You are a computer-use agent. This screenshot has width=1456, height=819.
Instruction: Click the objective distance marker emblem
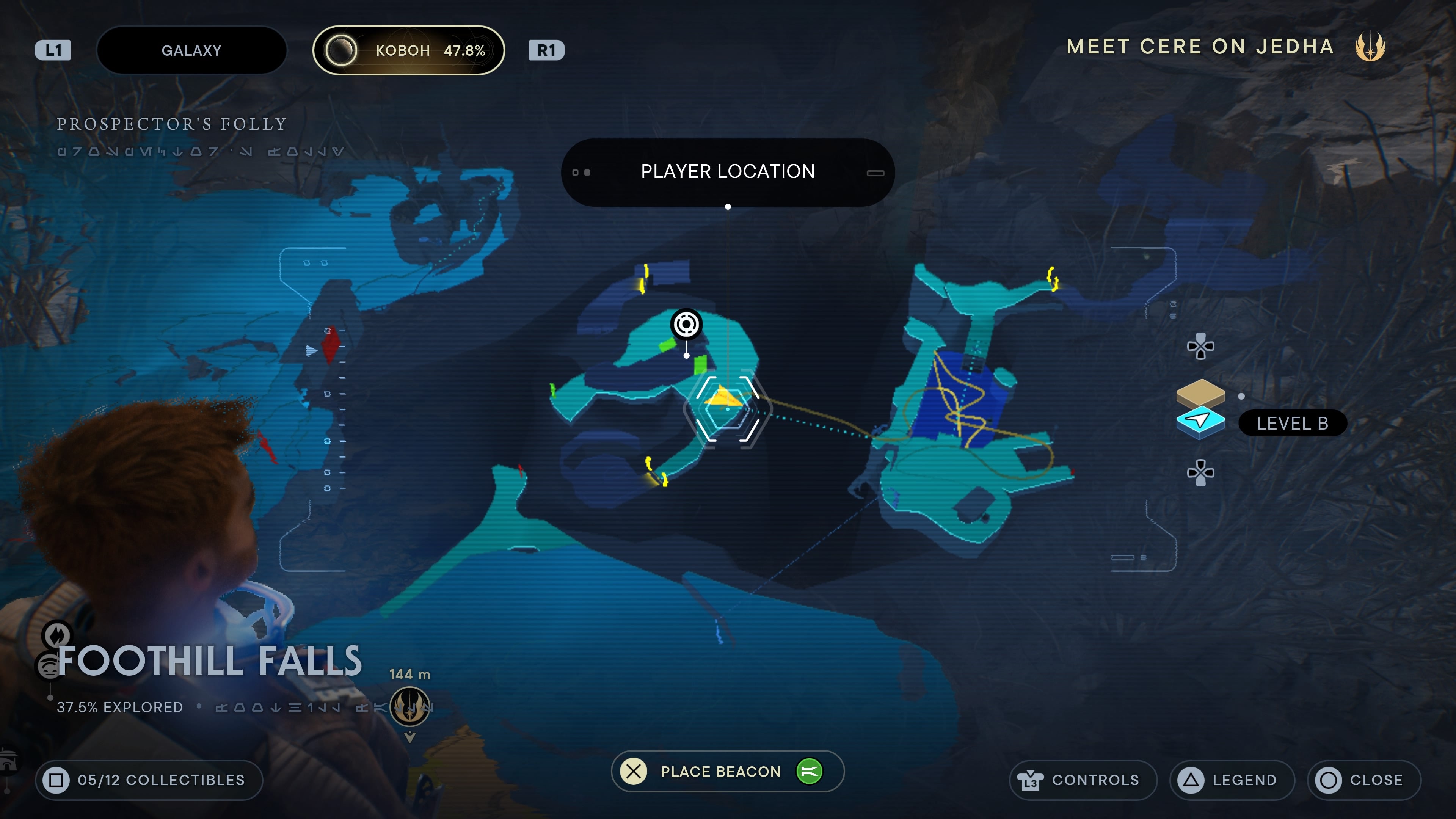[410, 706]
